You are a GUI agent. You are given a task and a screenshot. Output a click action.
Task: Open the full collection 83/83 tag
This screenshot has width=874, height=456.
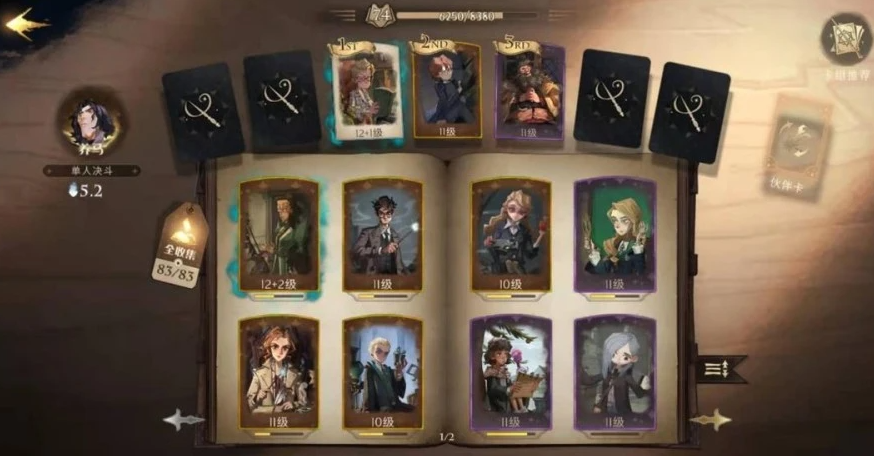pyautogui.click(x=181, y=246)
